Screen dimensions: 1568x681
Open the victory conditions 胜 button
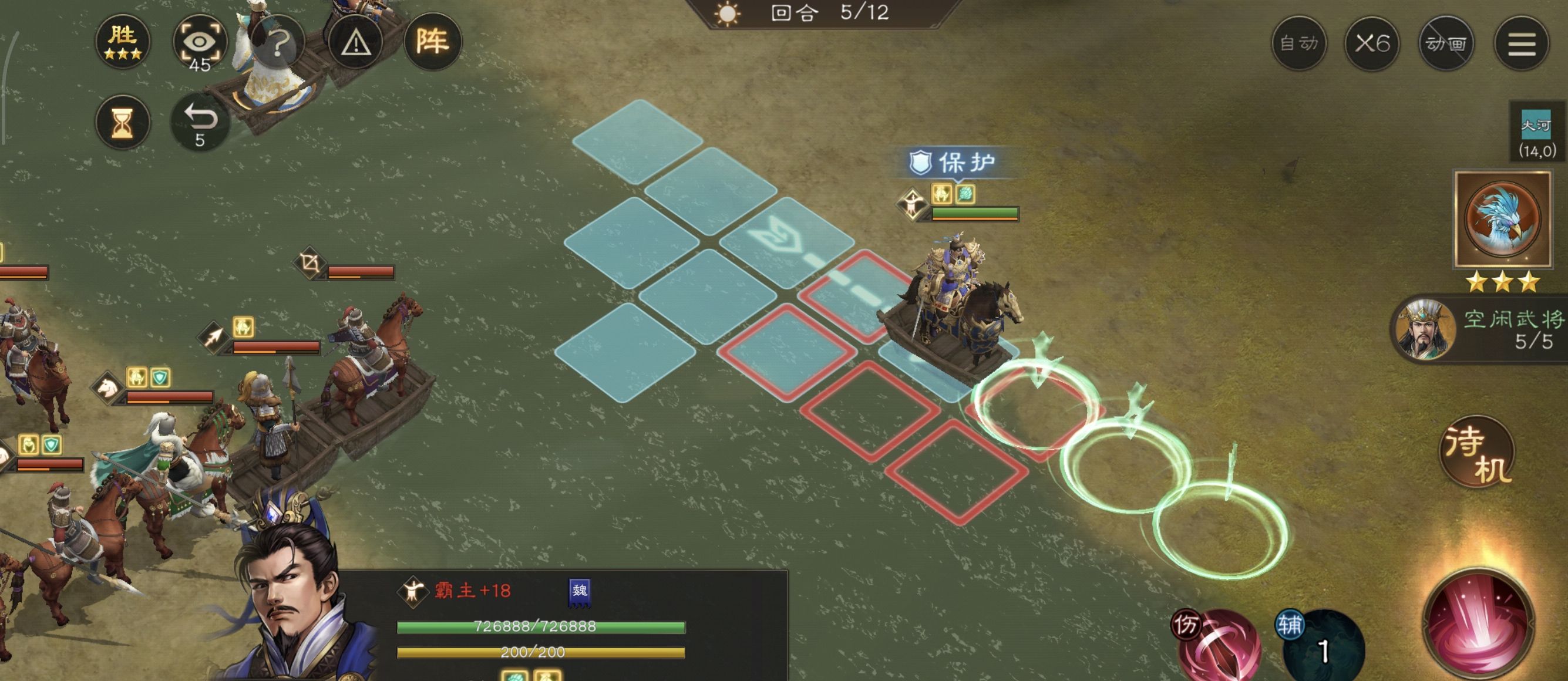122,42
